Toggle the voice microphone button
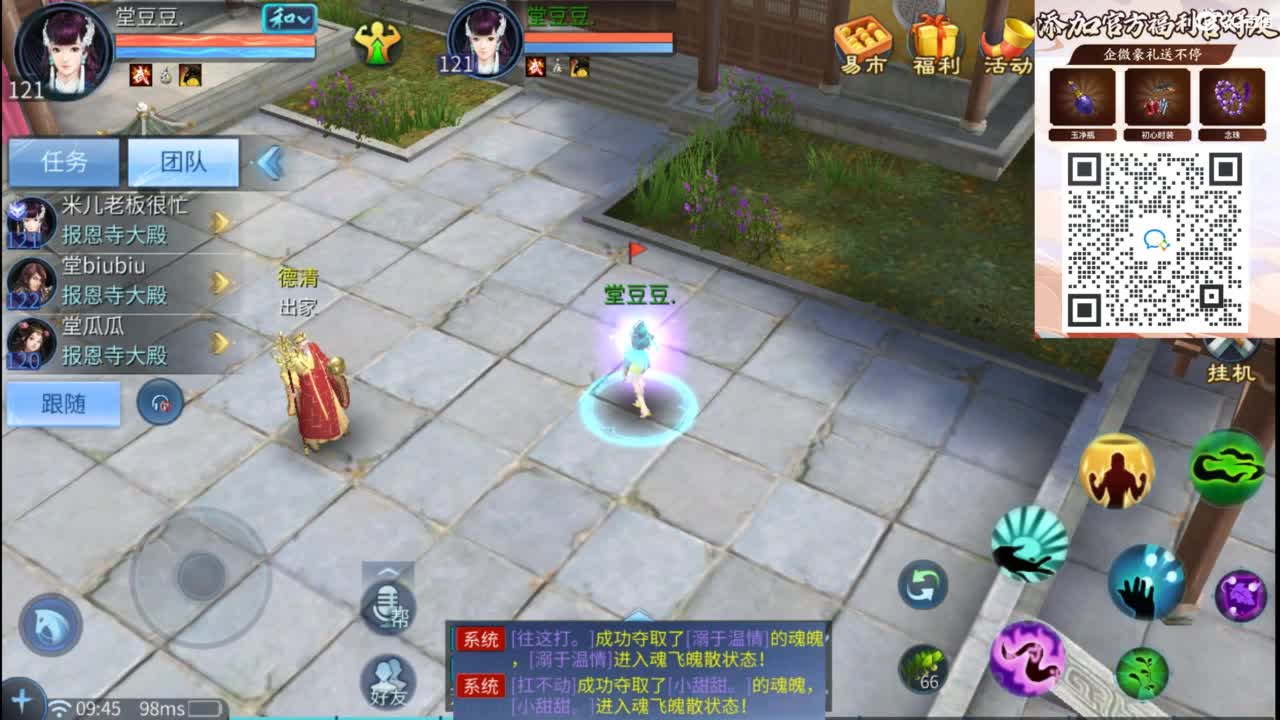Image resolution: width=1280 pixels, height=720 pixels. (387, 605)
